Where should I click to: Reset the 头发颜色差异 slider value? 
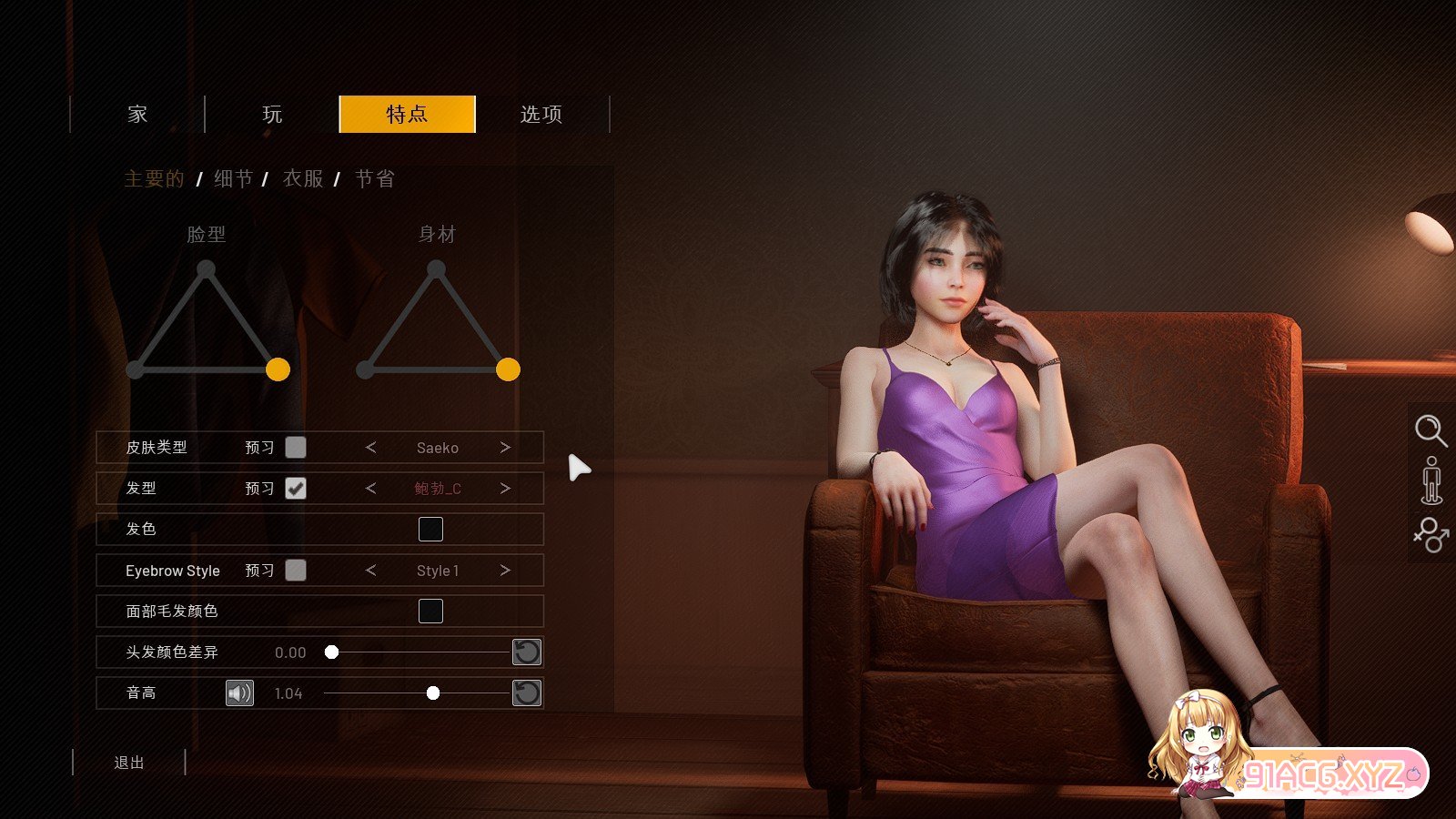[x=527, y=652]
